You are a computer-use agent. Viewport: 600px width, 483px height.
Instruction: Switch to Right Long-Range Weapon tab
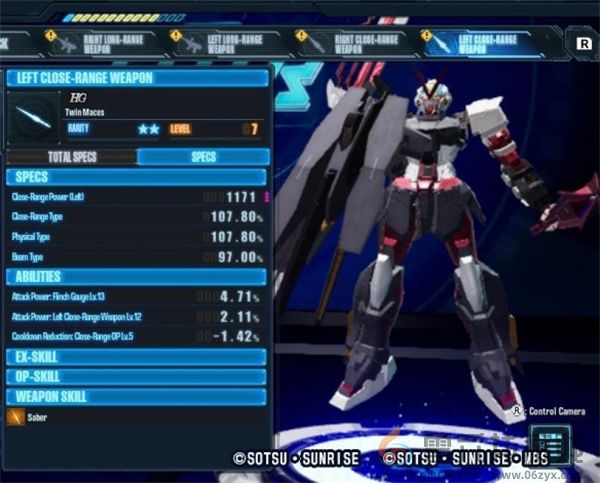click(x=105, y=42)
